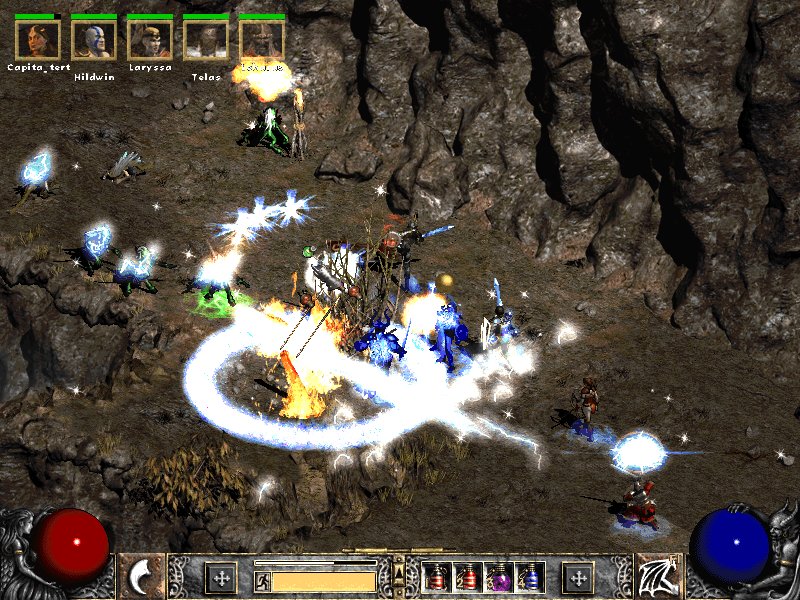Choose Laryssa's party portrait
Image resolution: width=800 pixels, height=600 pixels.
(150, 39)
